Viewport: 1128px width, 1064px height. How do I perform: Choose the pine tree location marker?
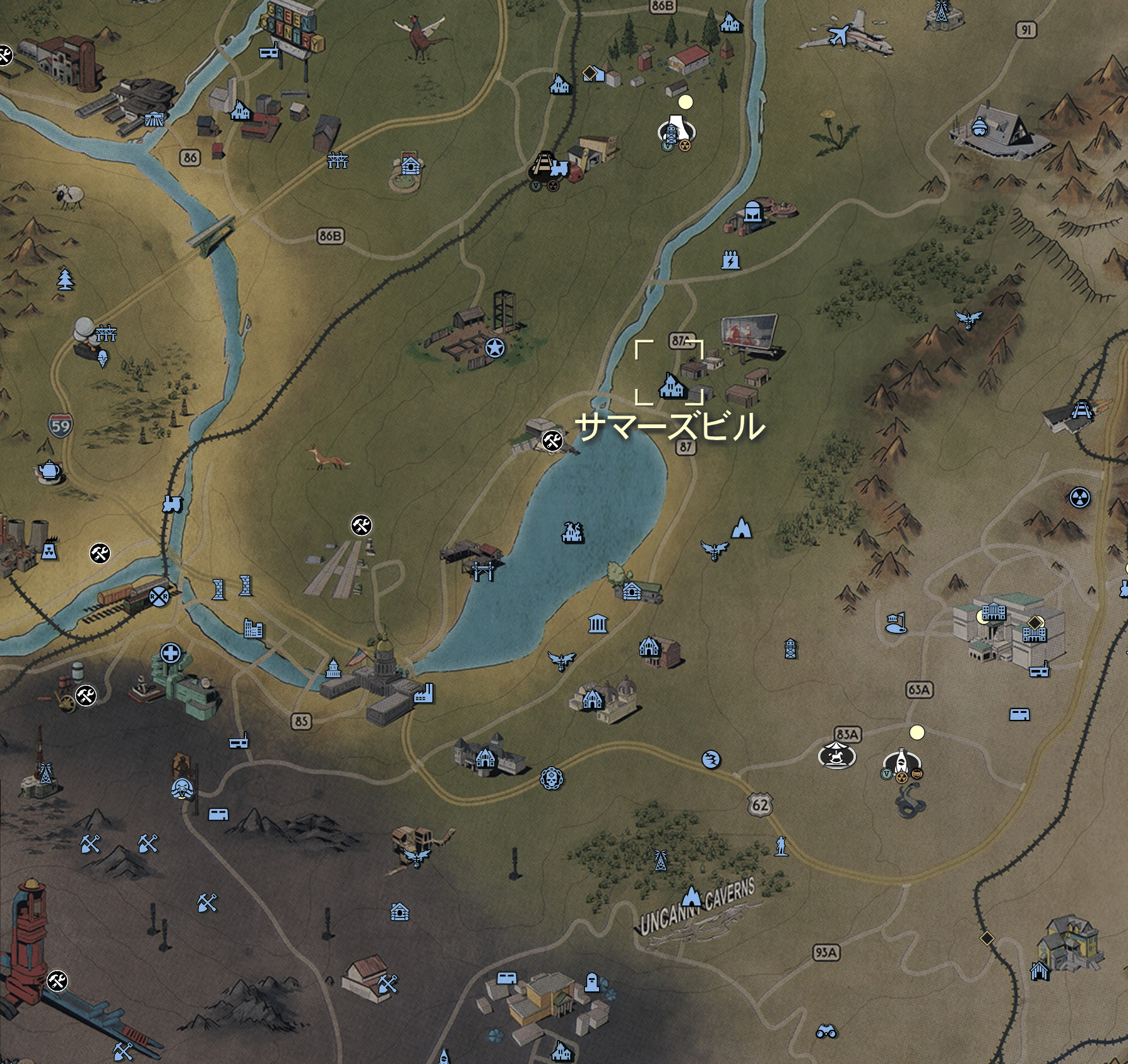pyautogui.click(x=65, y=278)
